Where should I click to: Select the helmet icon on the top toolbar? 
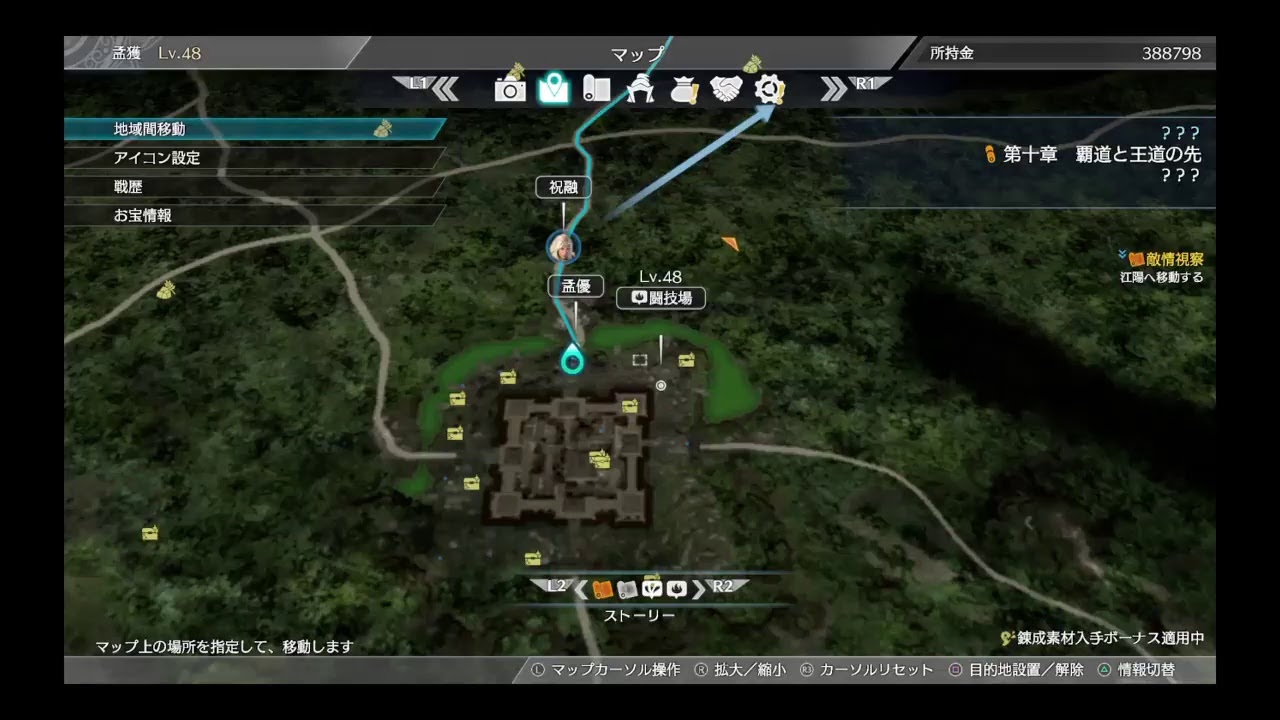pos(641,89)
